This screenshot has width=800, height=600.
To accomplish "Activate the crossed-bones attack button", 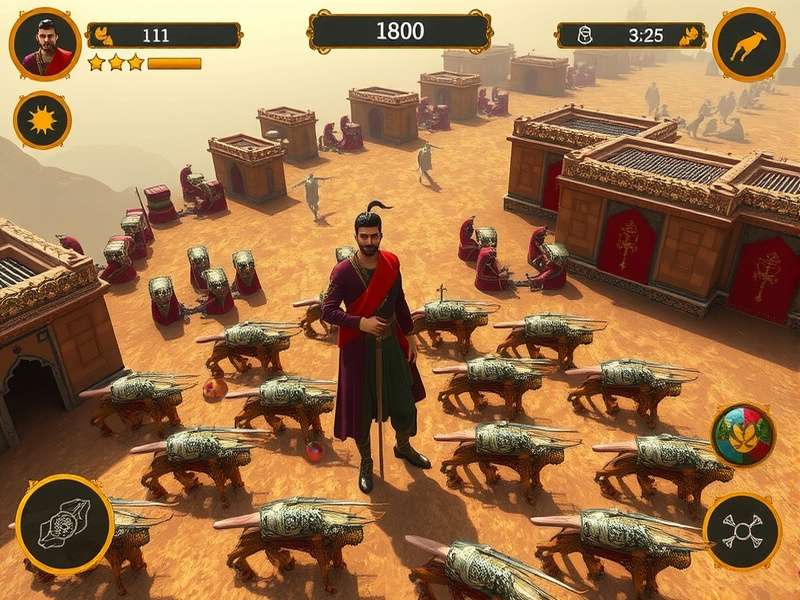I will click(742, 531).
